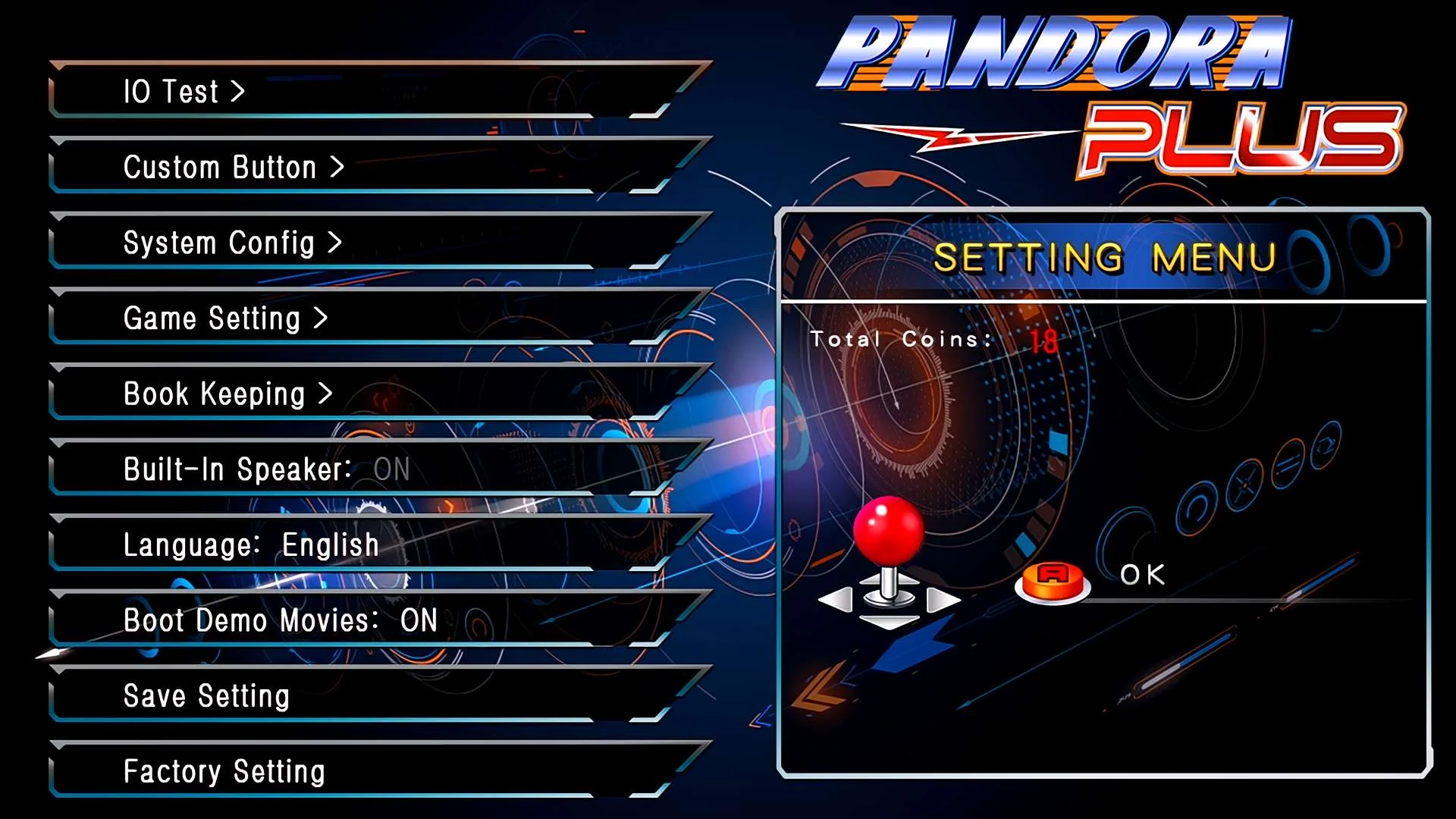
Task: Go to the Game Setting submenu
Action: pyautogui.click(x=225, y=318)
